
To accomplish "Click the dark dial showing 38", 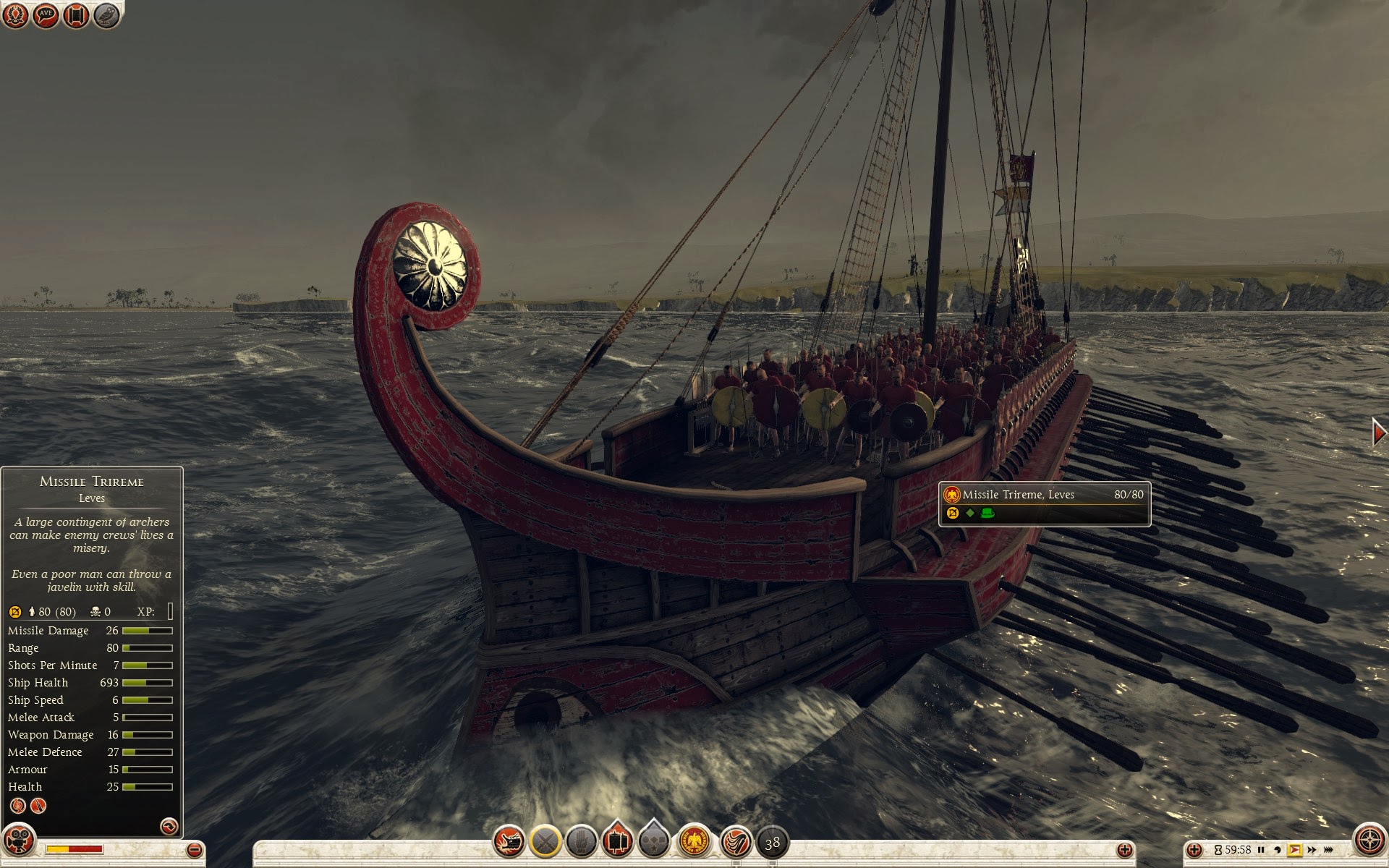I will pyautogui.click(x=772, y=842).
